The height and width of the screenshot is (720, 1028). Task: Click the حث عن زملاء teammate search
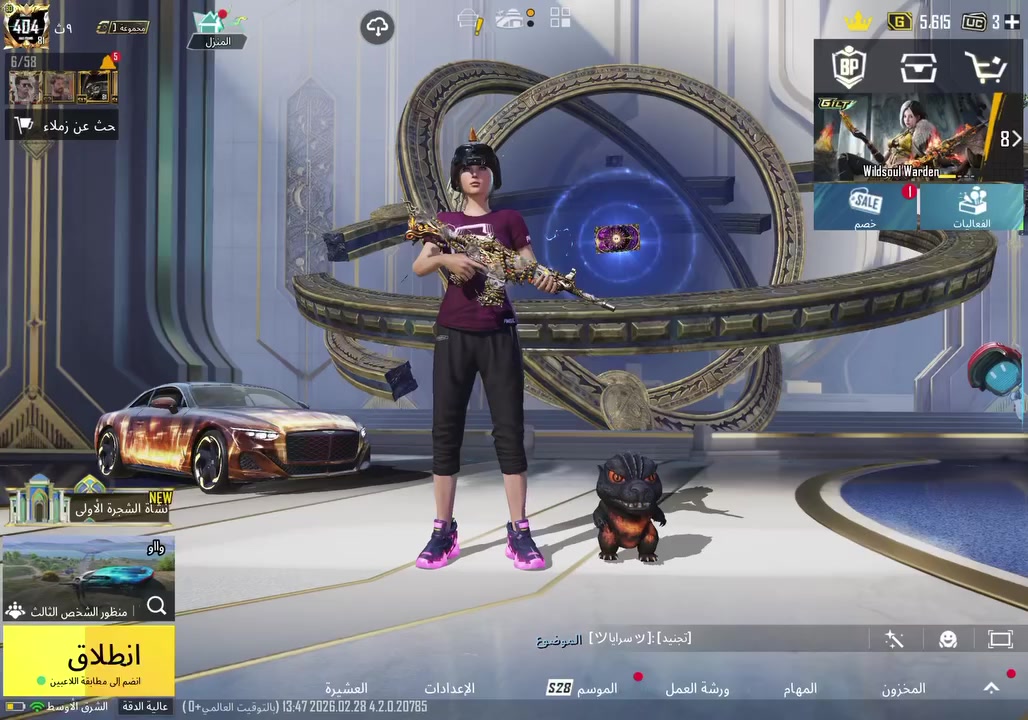coord(63,126)
